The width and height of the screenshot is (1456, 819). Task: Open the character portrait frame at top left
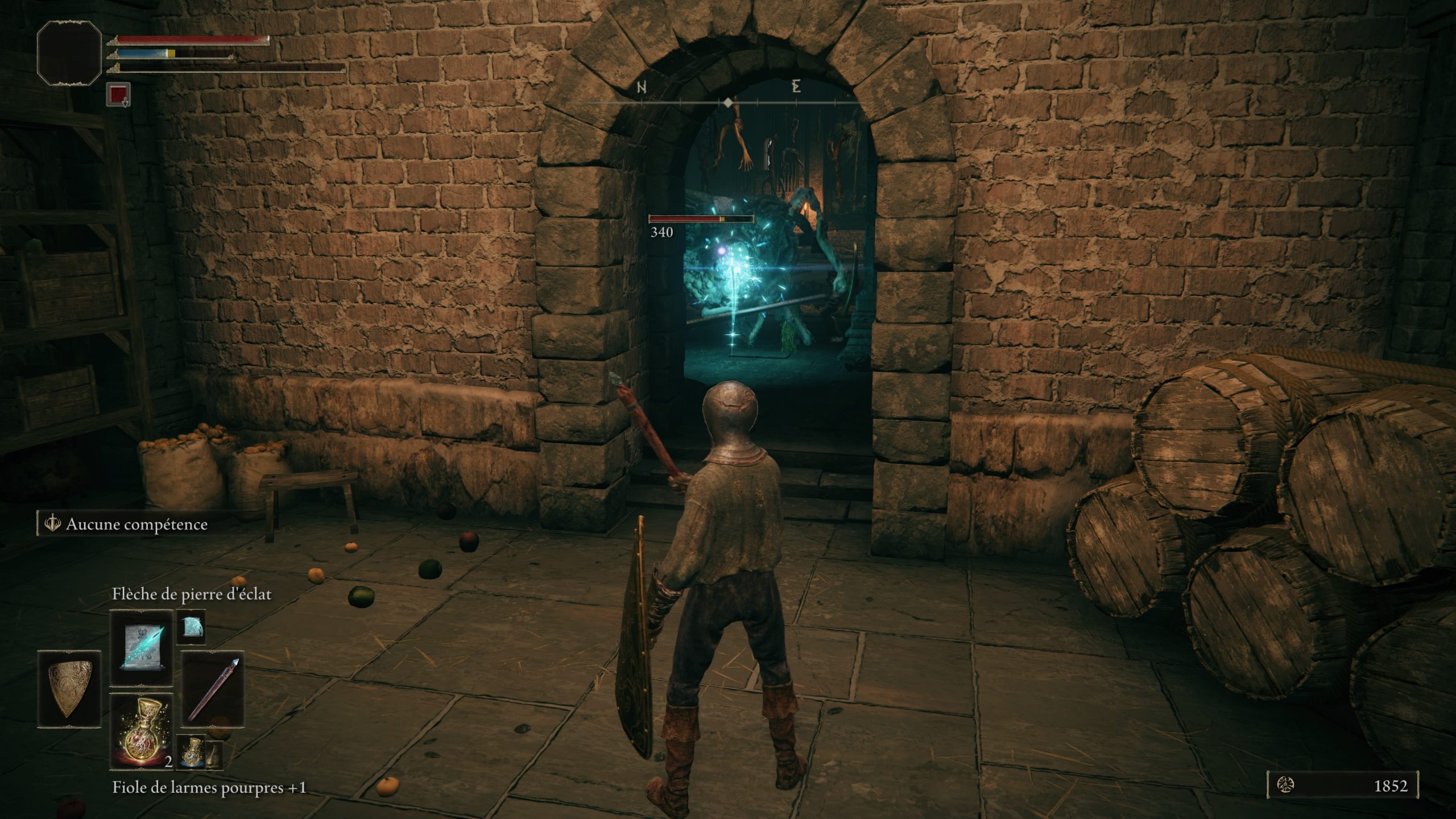[x=69, y=54]
